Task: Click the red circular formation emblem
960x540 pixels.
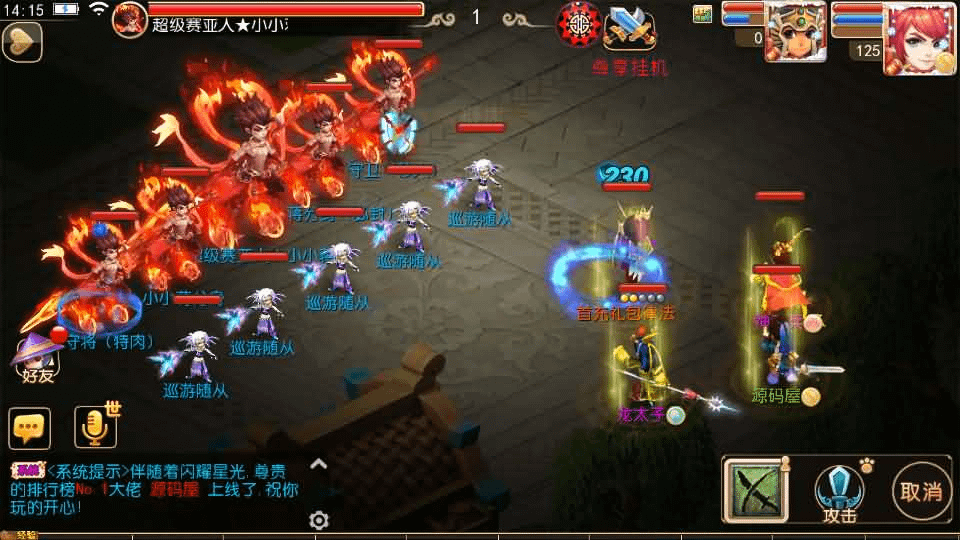Action: click(x=579, y=23)
